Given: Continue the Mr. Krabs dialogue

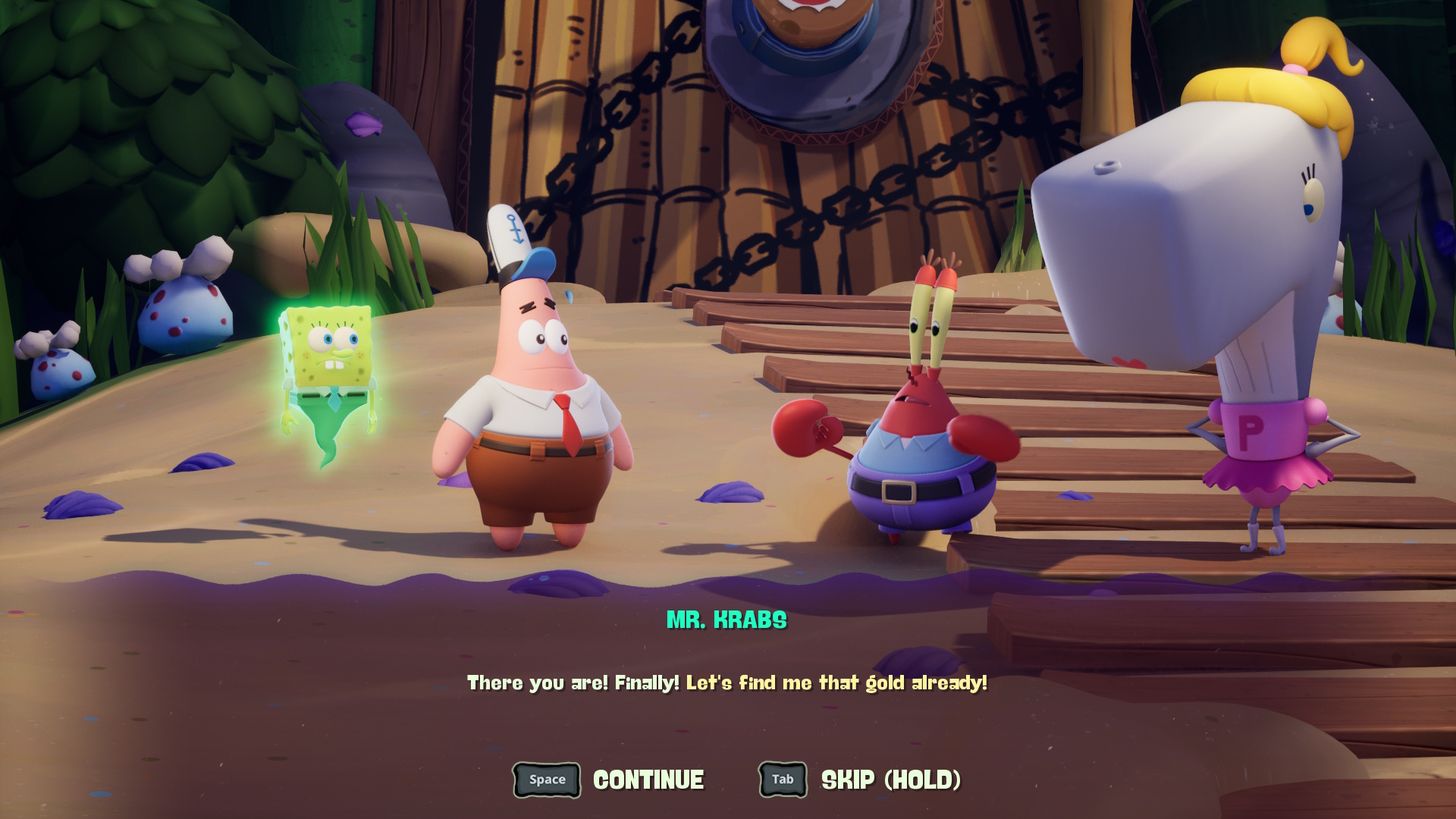Looking at the screenshot, I should pyautogui.click(x=609, y=780).
